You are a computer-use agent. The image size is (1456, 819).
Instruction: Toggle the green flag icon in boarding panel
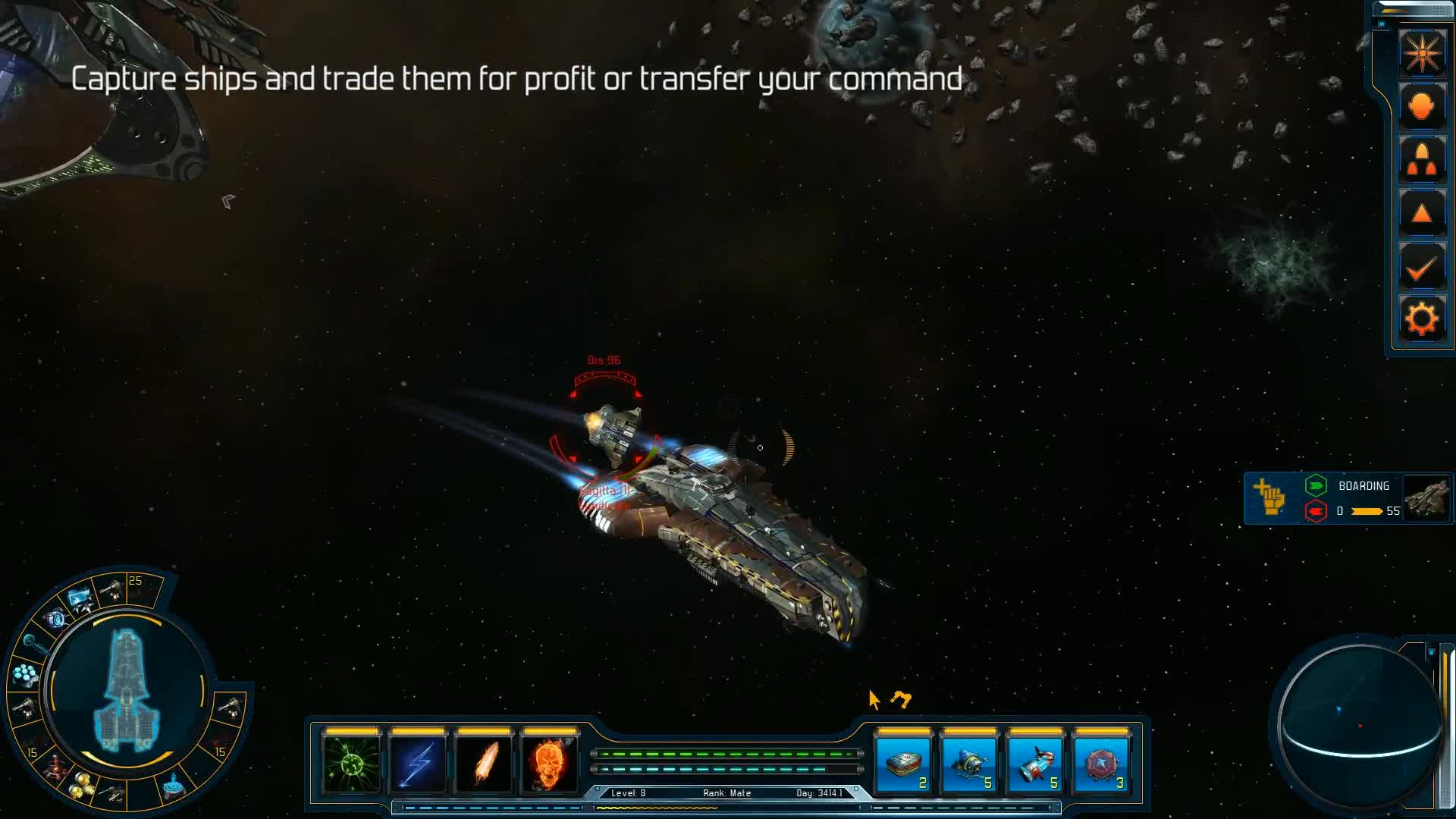coord(1316,485)
